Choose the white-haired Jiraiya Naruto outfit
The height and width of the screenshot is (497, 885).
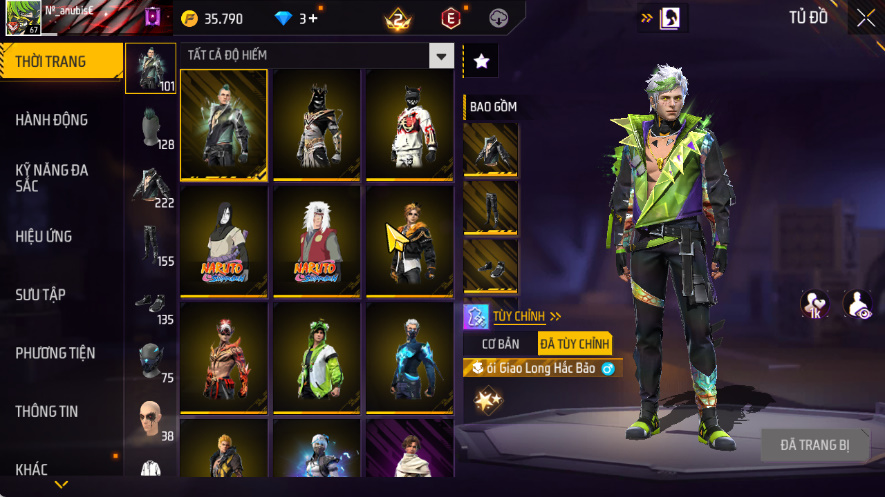[x=316, y=241]
